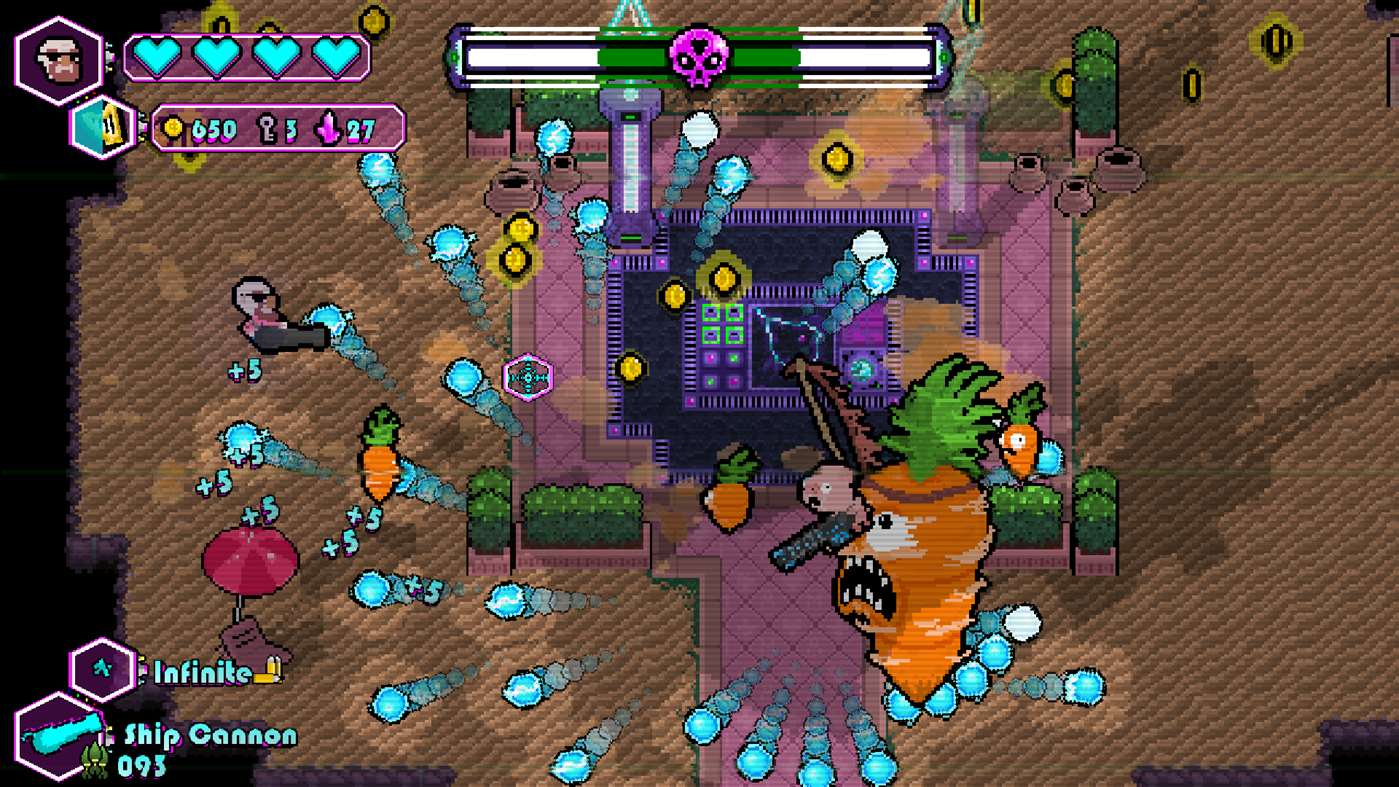Click the golden bell hexagon below the portrait
Screen dimensions: 1399x787
pyautogui.click(x=99, y=127)
